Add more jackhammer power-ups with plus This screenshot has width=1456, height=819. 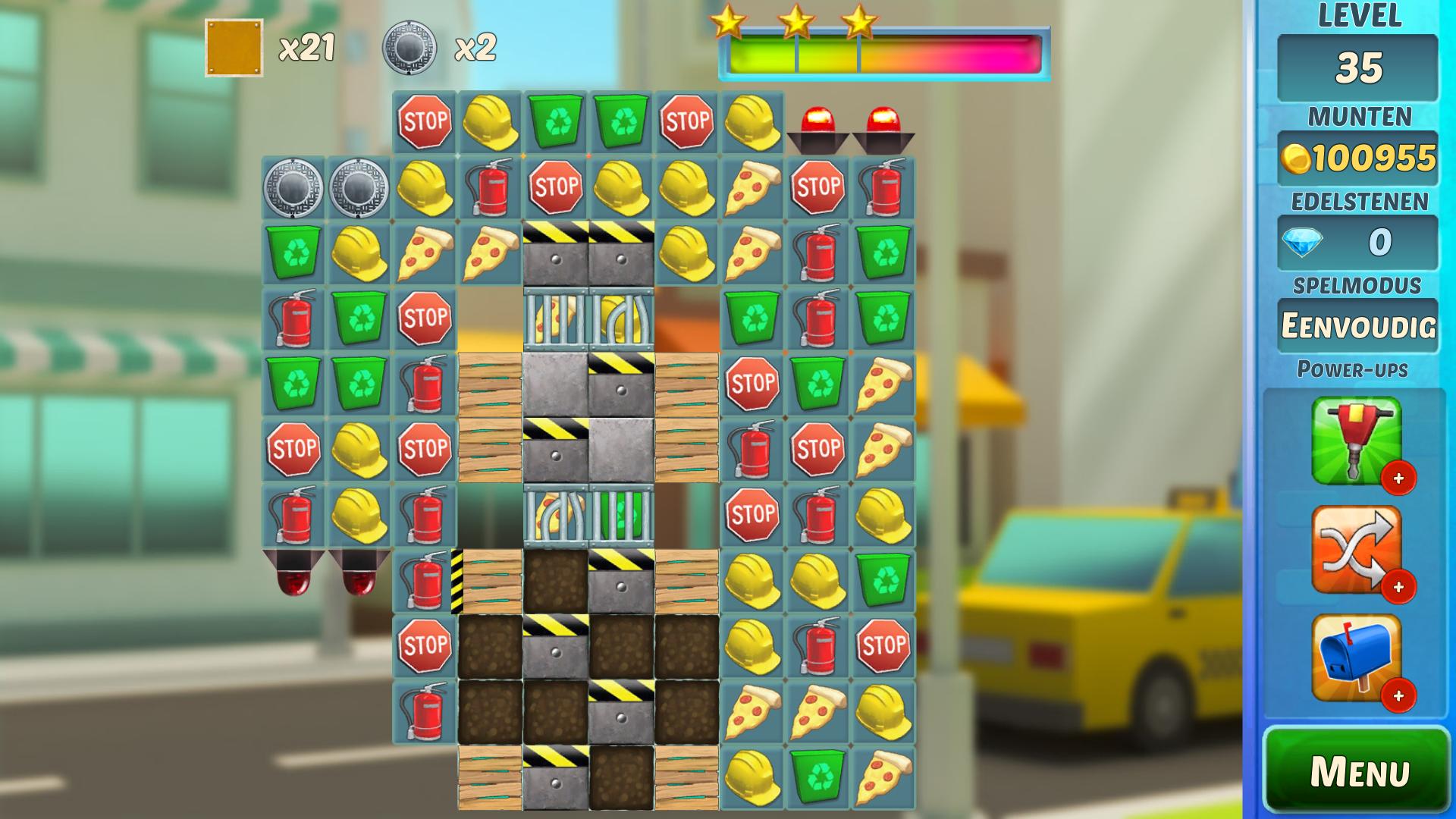1398,479
